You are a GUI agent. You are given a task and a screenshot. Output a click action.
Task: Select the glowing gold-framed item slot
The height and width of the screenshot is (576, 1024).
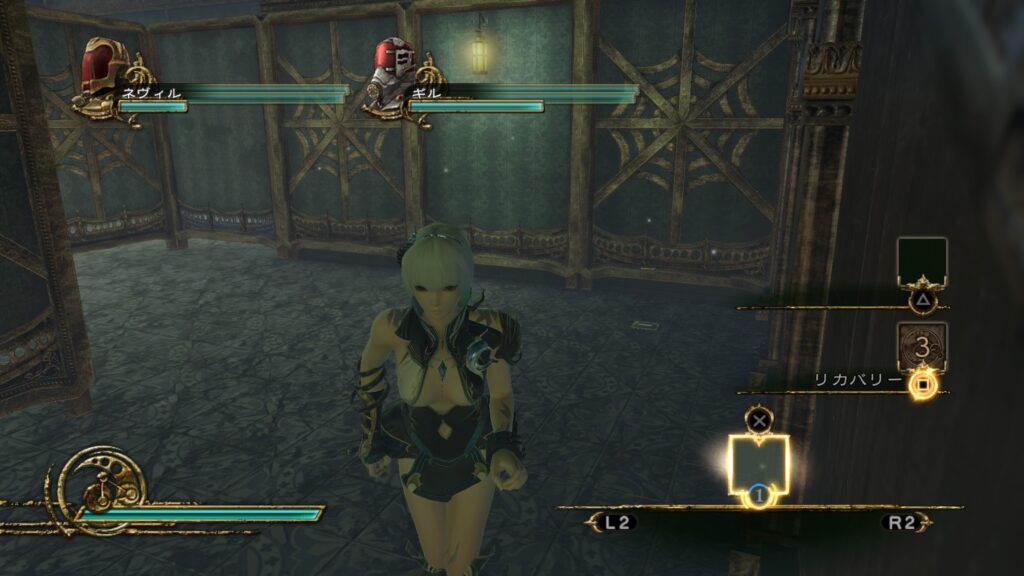[759, 463]
